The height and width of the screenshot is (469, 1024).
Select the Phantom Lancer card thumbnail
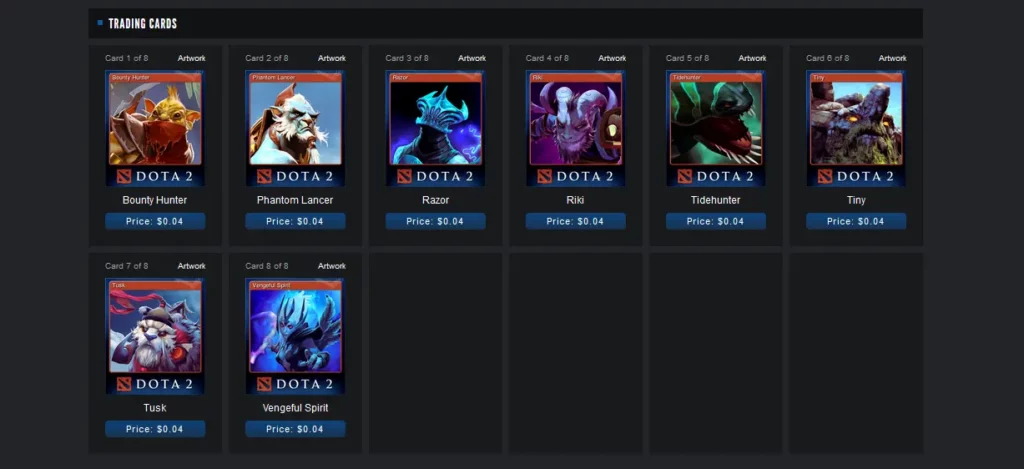(295, 127)
